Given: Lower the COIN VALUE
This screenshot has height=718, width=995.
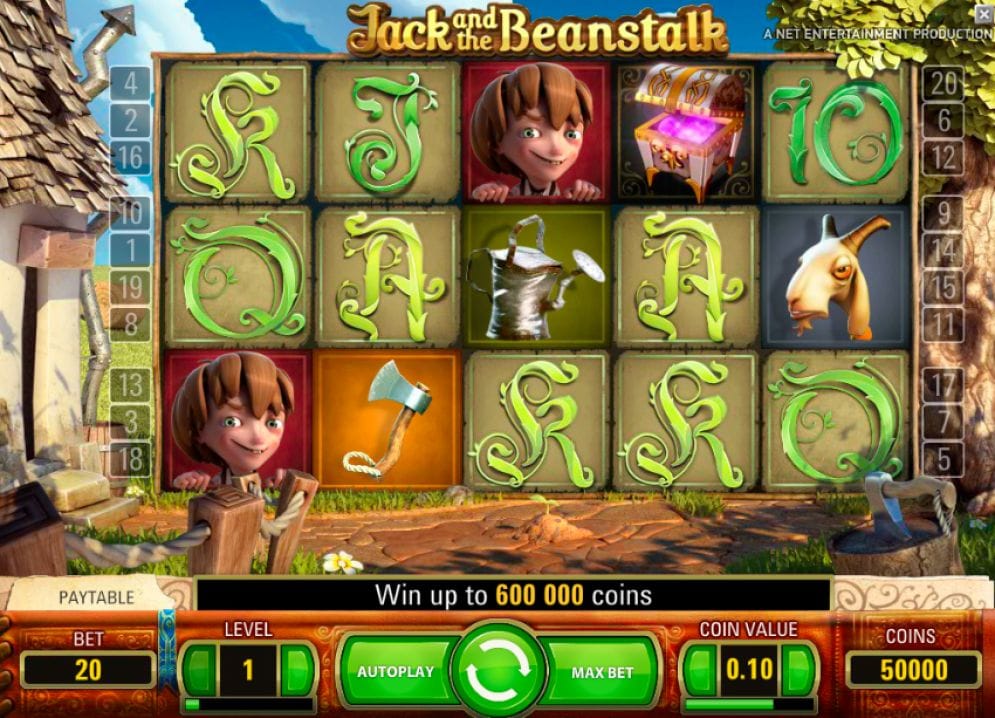Looking at the screenshot, I should point(701,668).
